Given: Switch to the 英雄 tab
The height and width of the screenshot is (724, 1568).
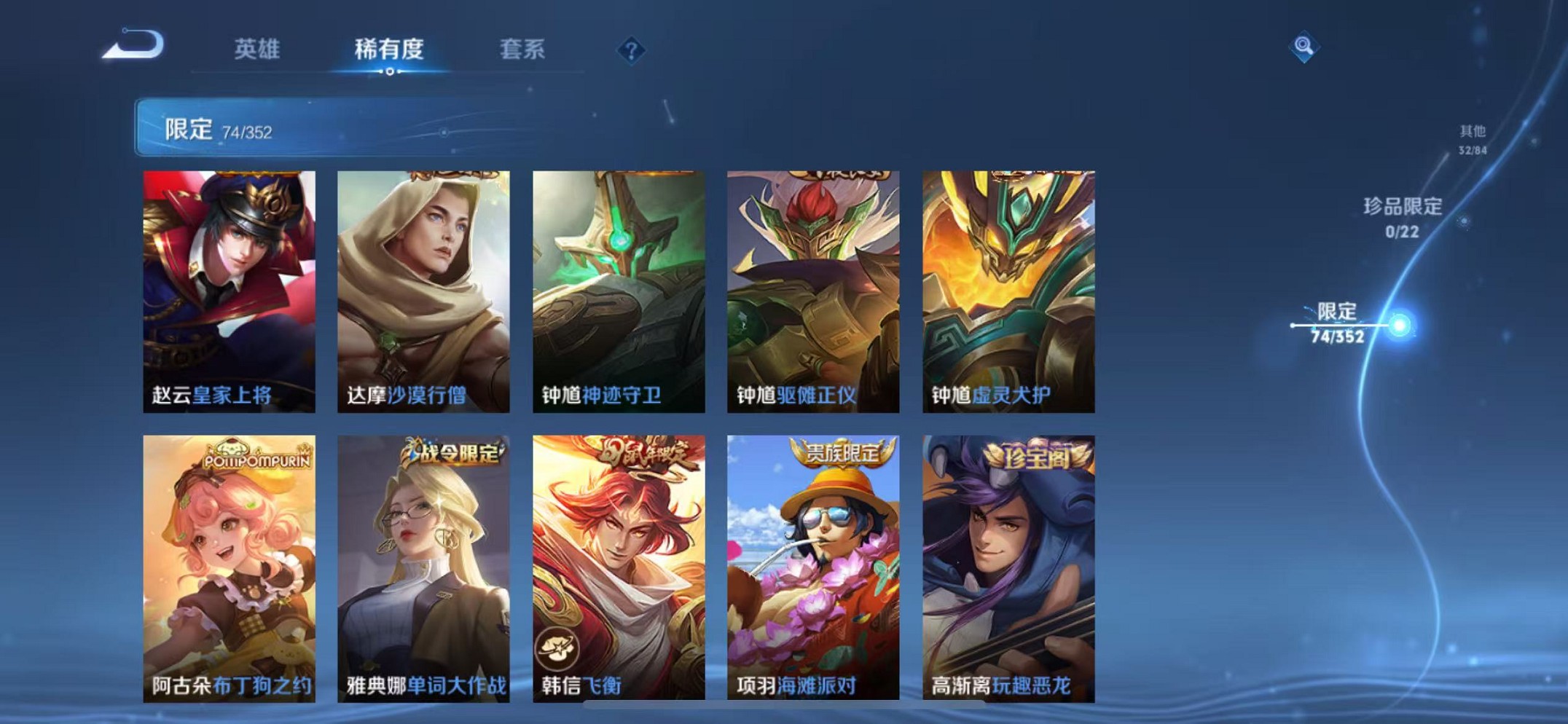Looking at the screenshot, I should point(257,50).
